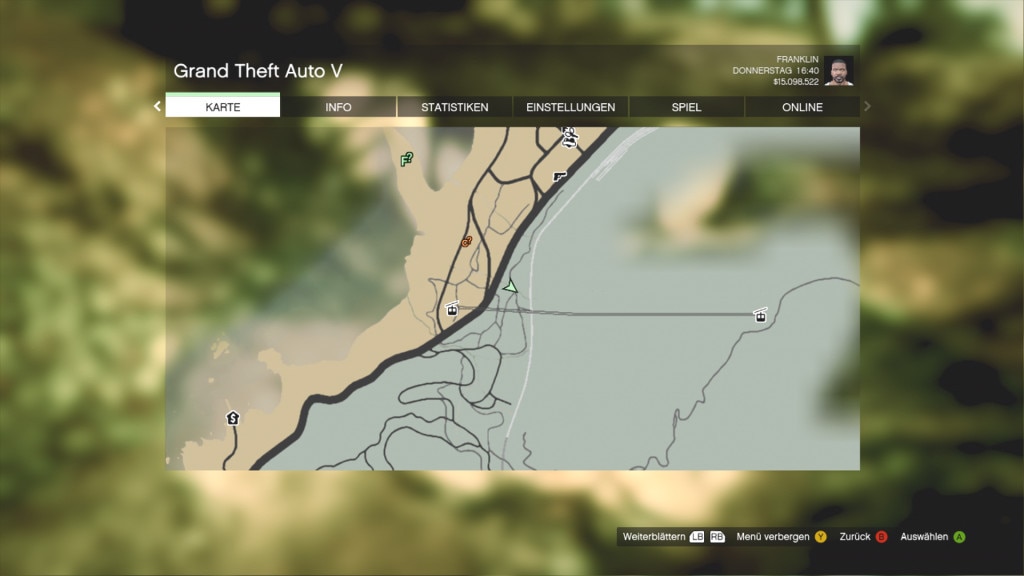
Task: Click the right arrow beside the ONLINE tab
Action: click(x=867, y=106)
